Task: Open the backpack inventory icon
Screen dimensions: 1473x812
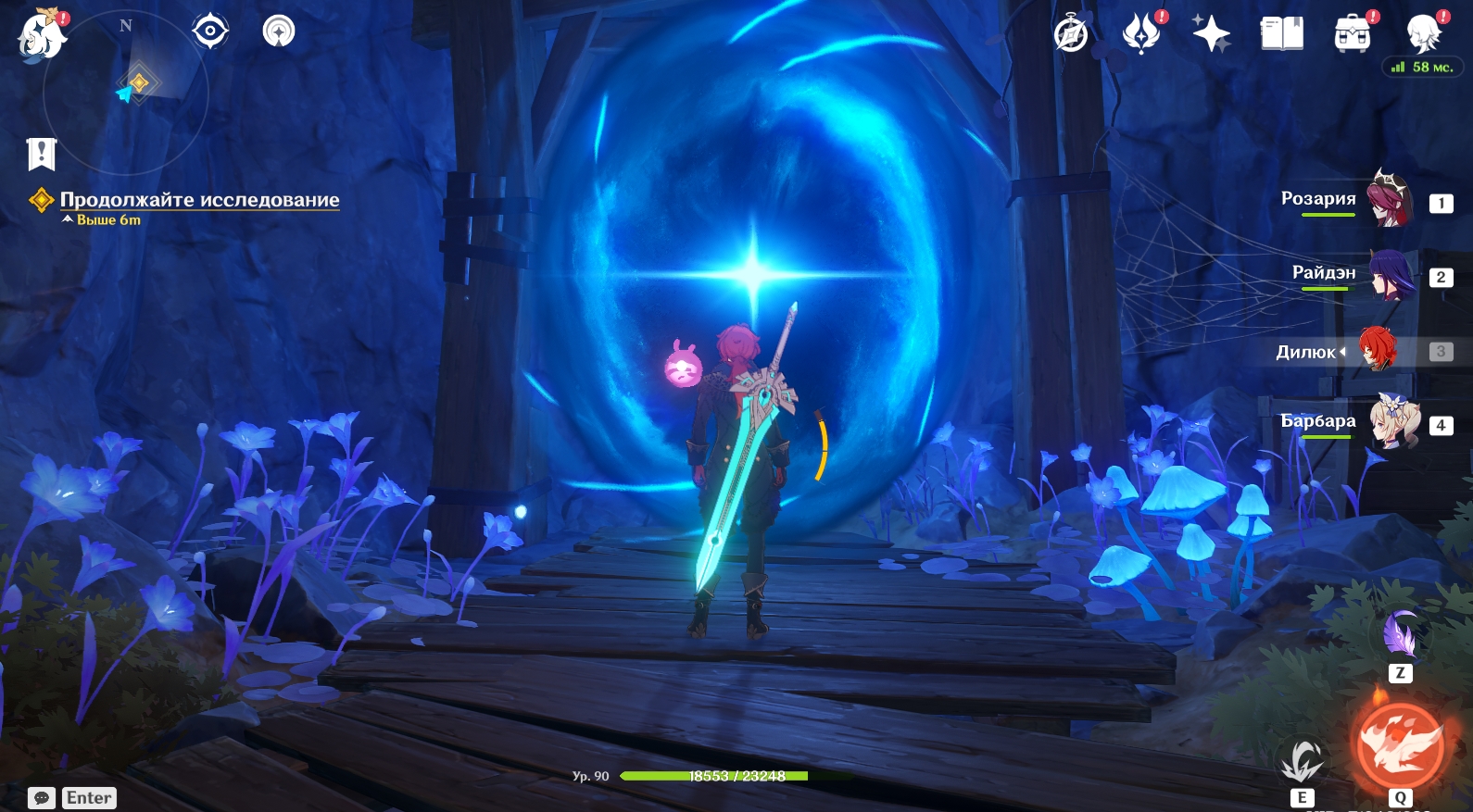Action: tap(1352, 34)
